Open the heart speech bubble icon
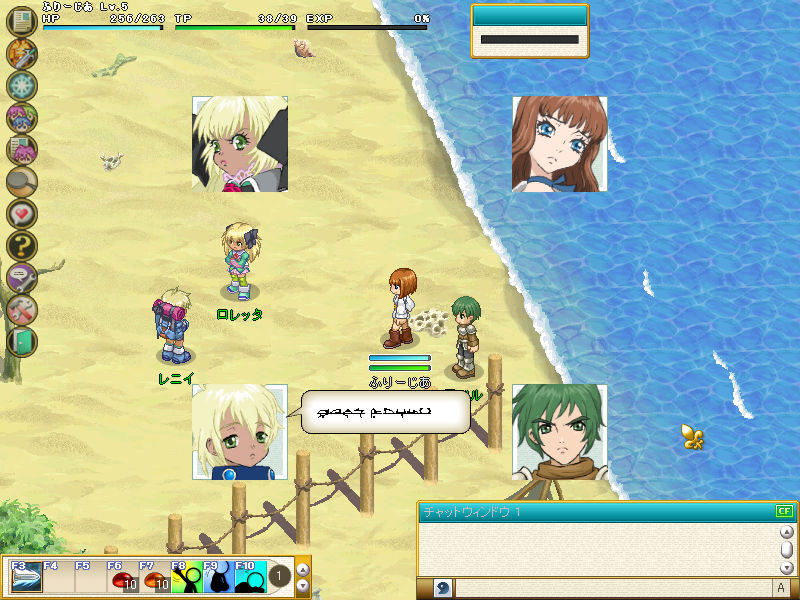The width and height of the screenshot is (800, 600). pyautogui.click(x=21, y=214)
